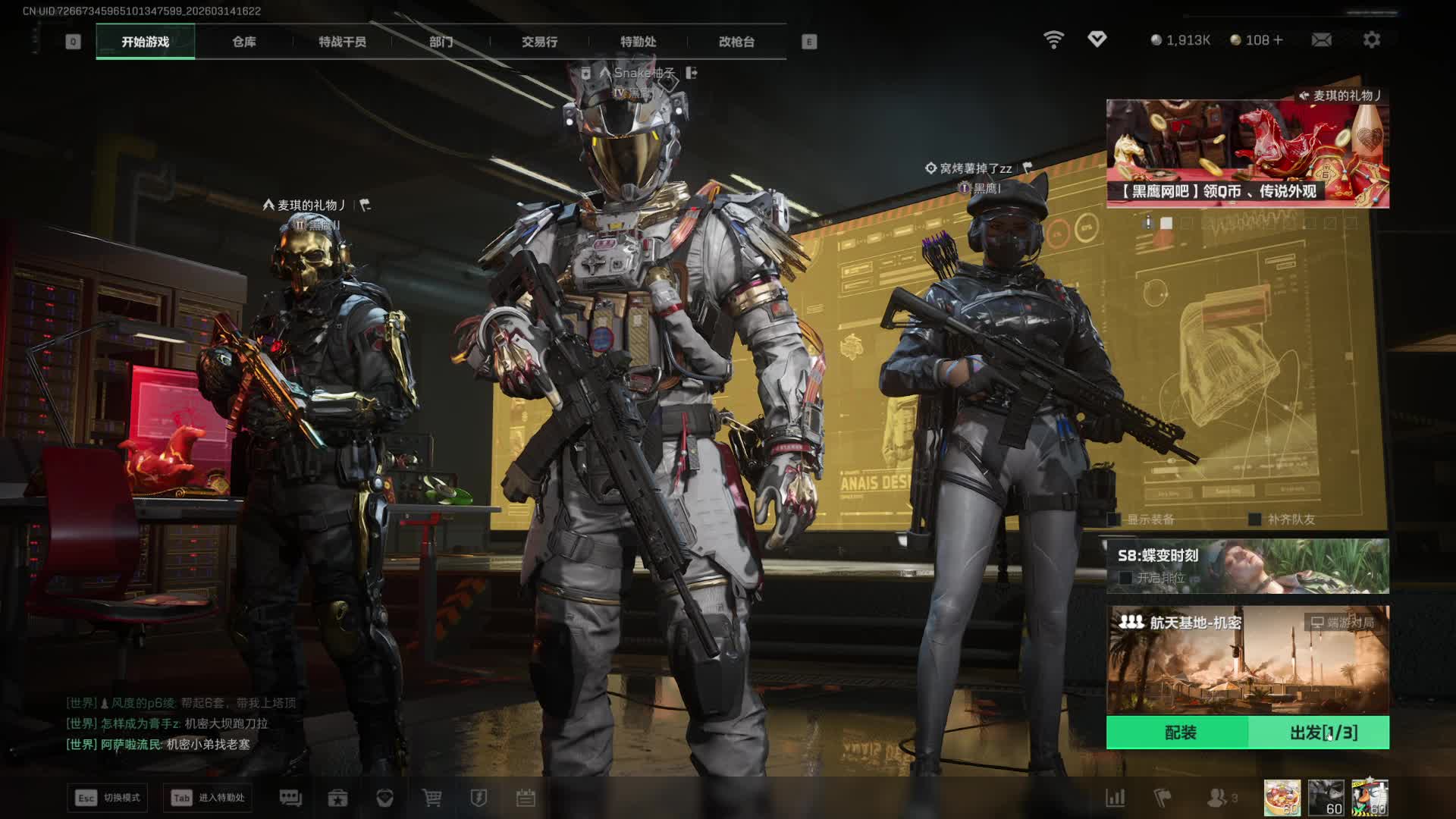Choose the 航天基地-机密 map card

(x=1247, y=660)
